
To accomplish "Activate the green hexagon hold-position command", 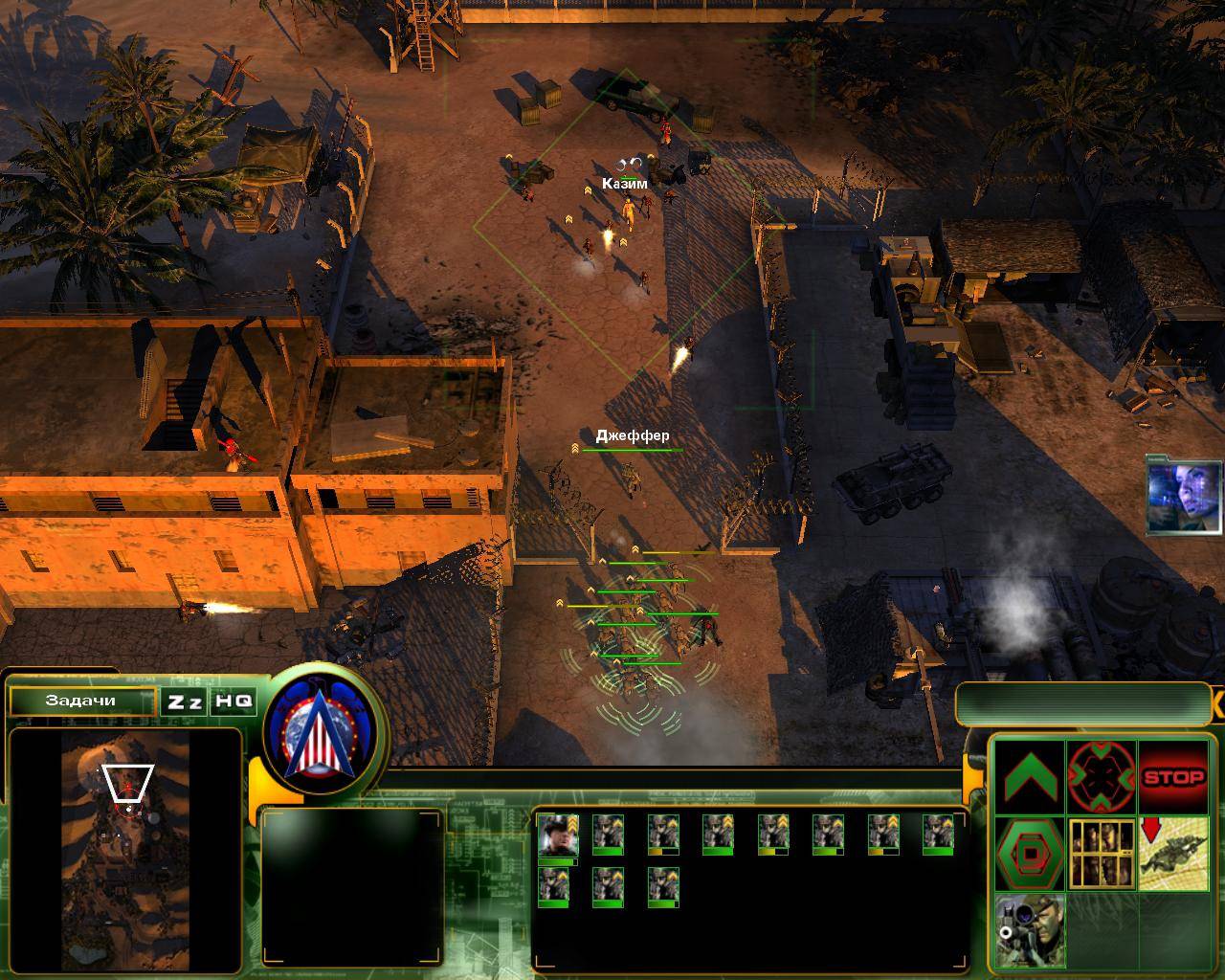I will [1029, 852].
